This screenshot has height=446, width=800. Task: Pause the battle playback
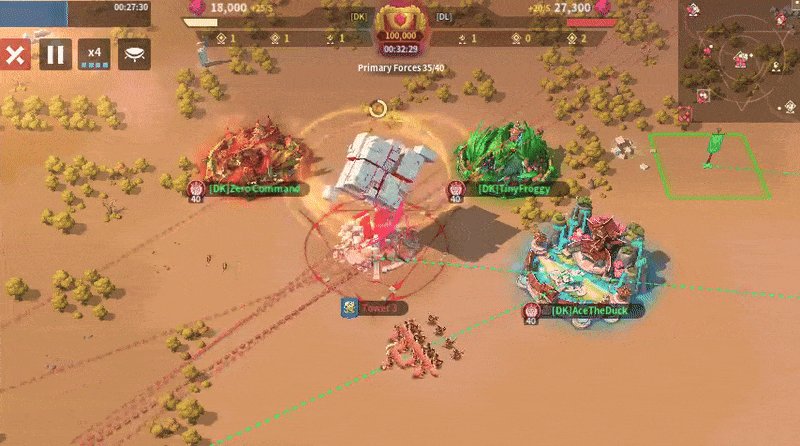tap(56, 55)
